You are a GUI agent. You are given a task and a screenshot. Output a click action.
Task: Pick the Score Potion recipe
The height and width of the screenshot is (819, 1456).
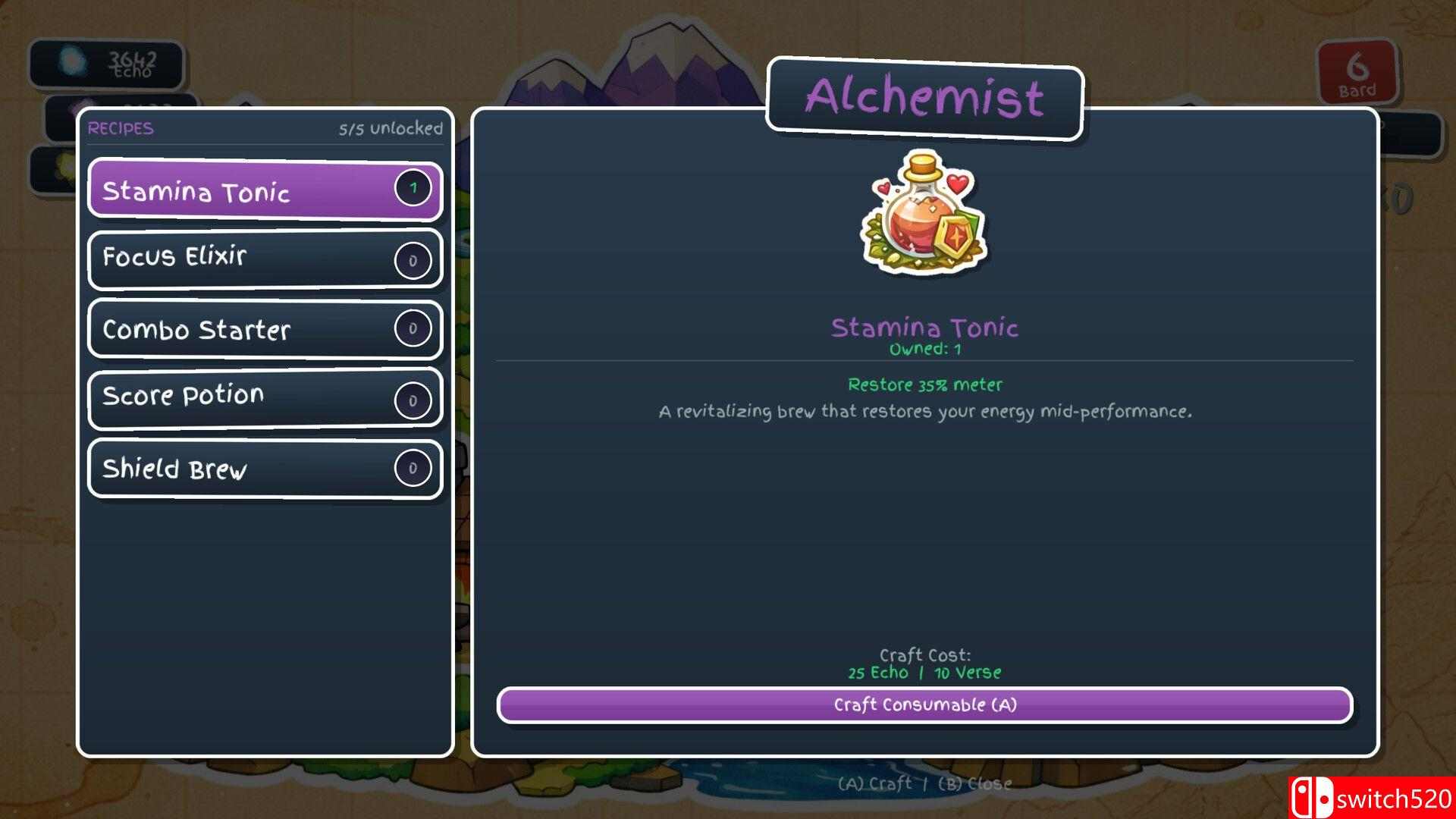(x=265, y=397)
